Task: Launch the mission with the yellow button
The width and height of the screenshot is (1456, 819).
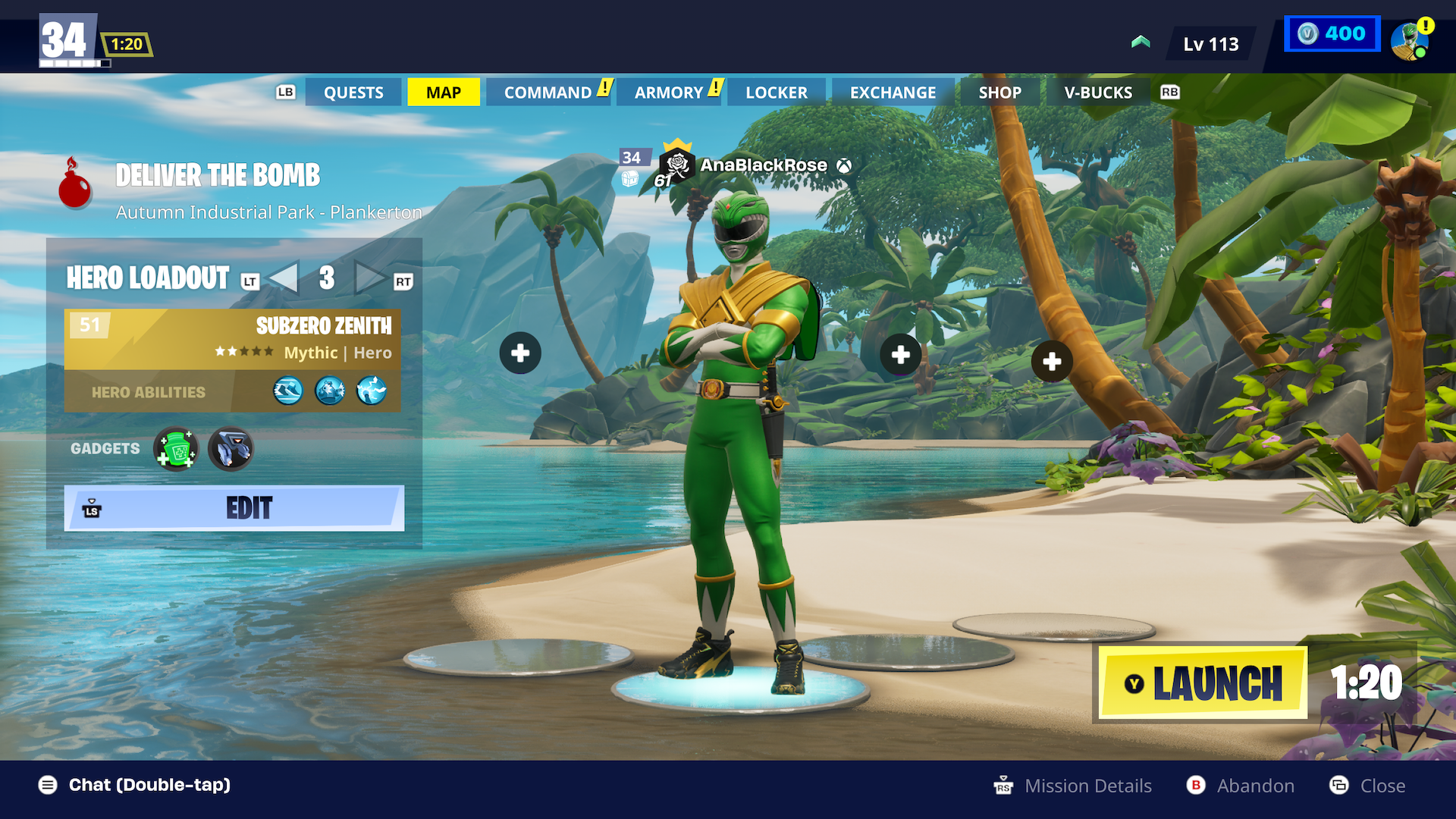Action: pyautogui.click(x=1203, y=683)
